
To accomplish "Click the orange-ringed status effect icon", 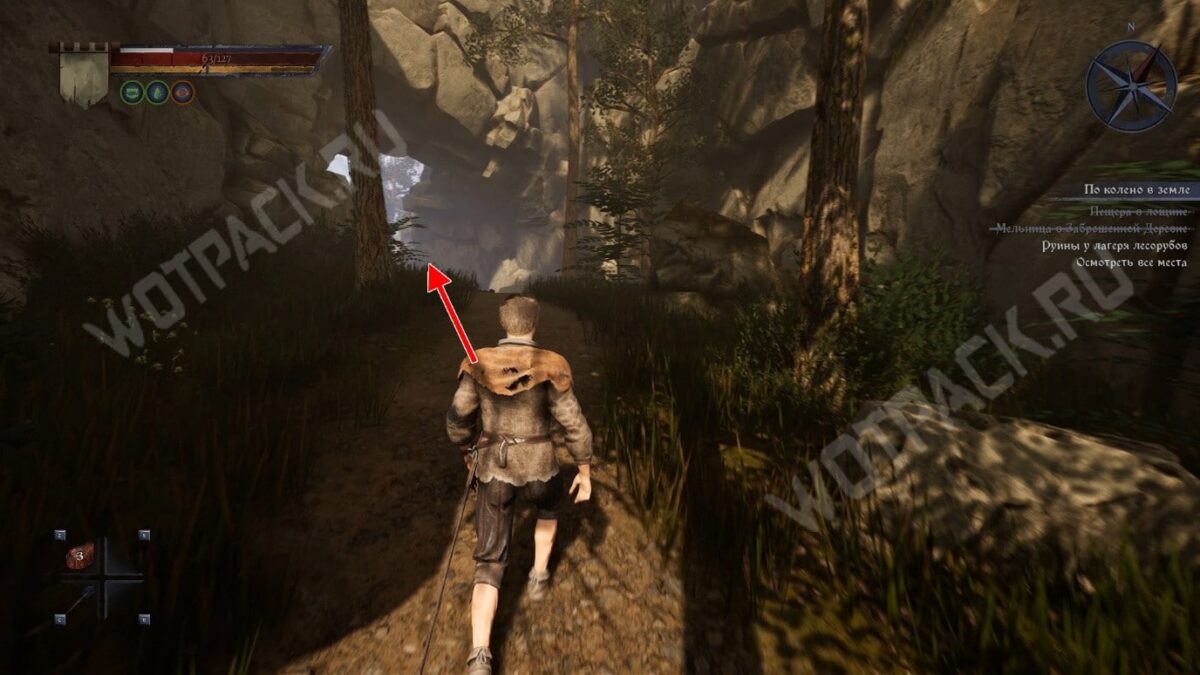I will click(x=182, y=93).
